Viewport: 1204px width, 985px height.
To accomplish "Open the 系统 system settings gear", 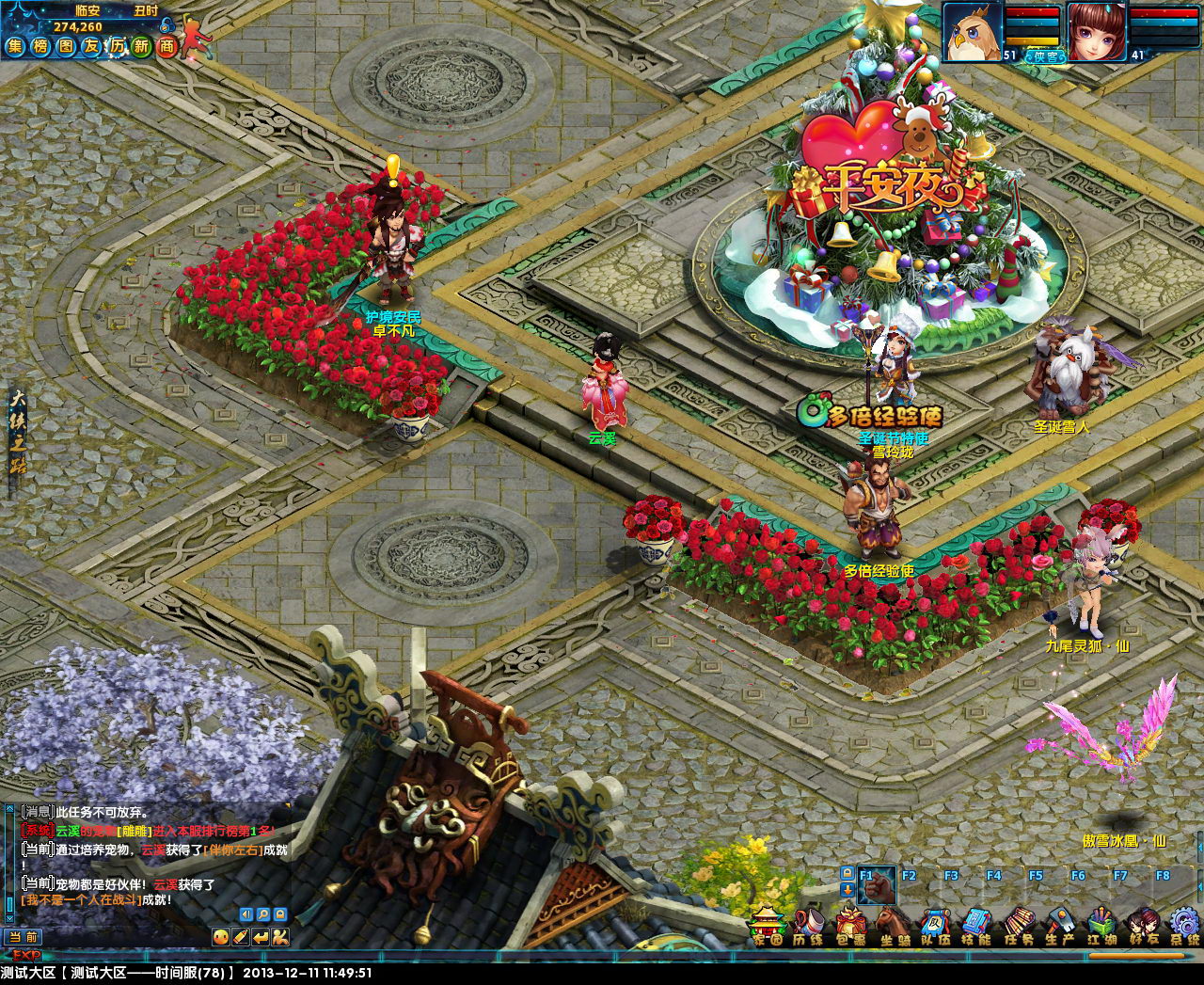I will pos(1184,925).
